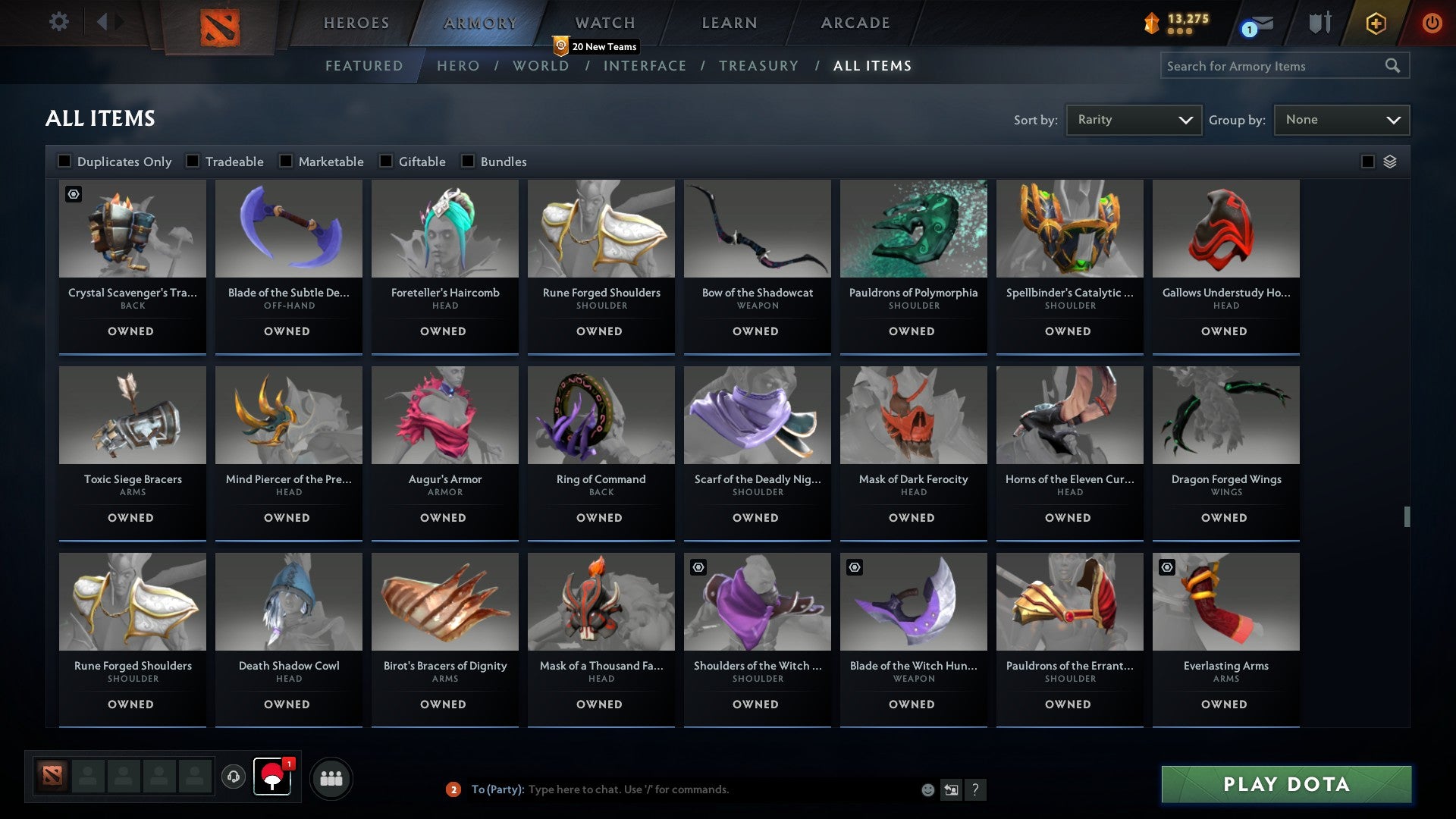1456x819 pixels.
Task: Switch to the WATCH tab
Action: coord(603,23)
